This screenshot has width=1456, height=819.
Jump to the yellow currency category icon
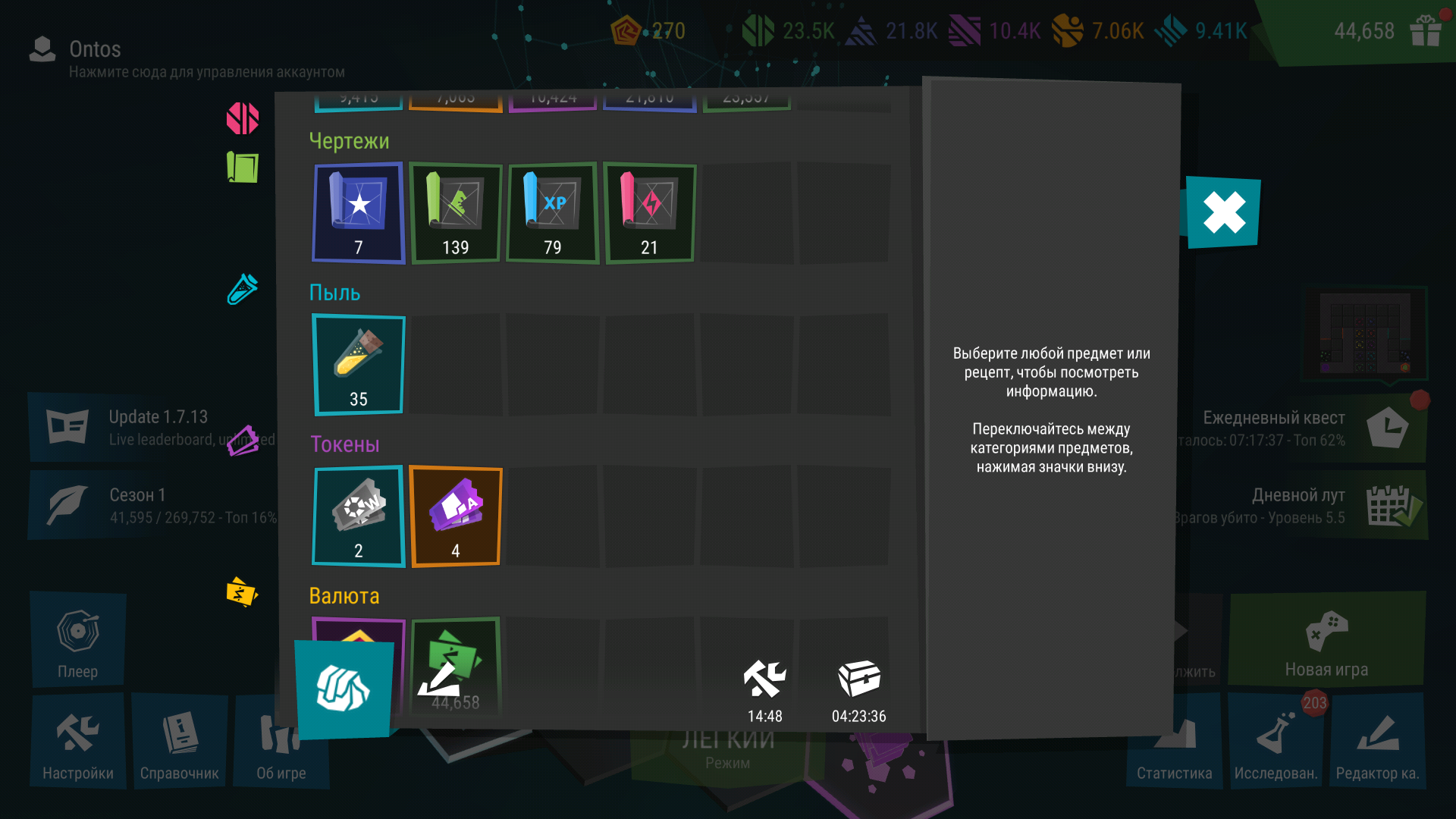(x=242, y=592)
